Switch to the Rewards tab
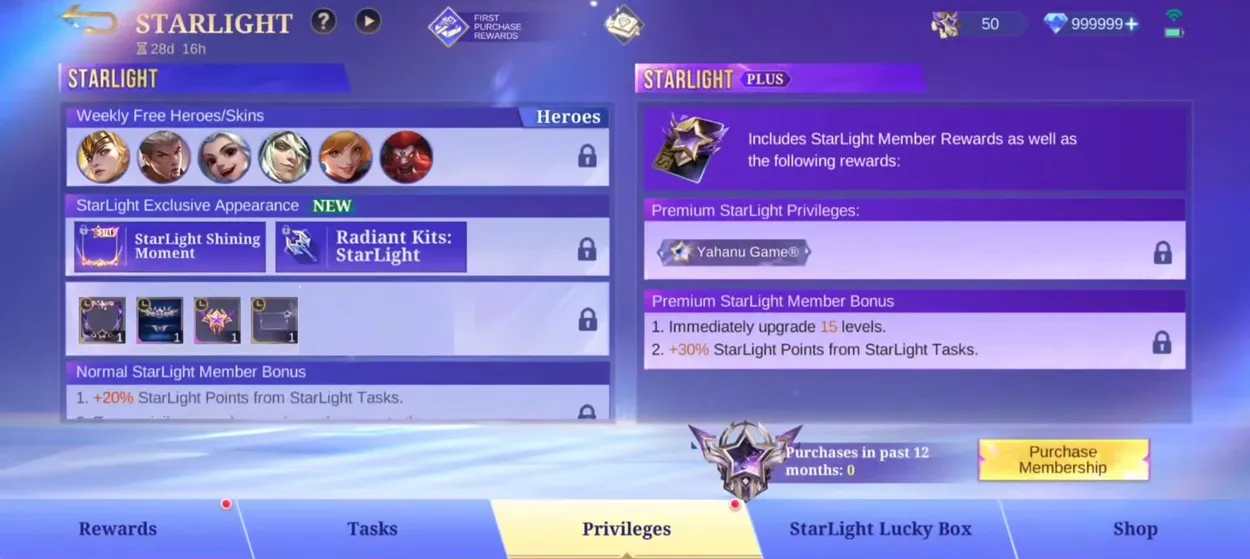Viewport: 1250px width, 559px height. [118, 529]
